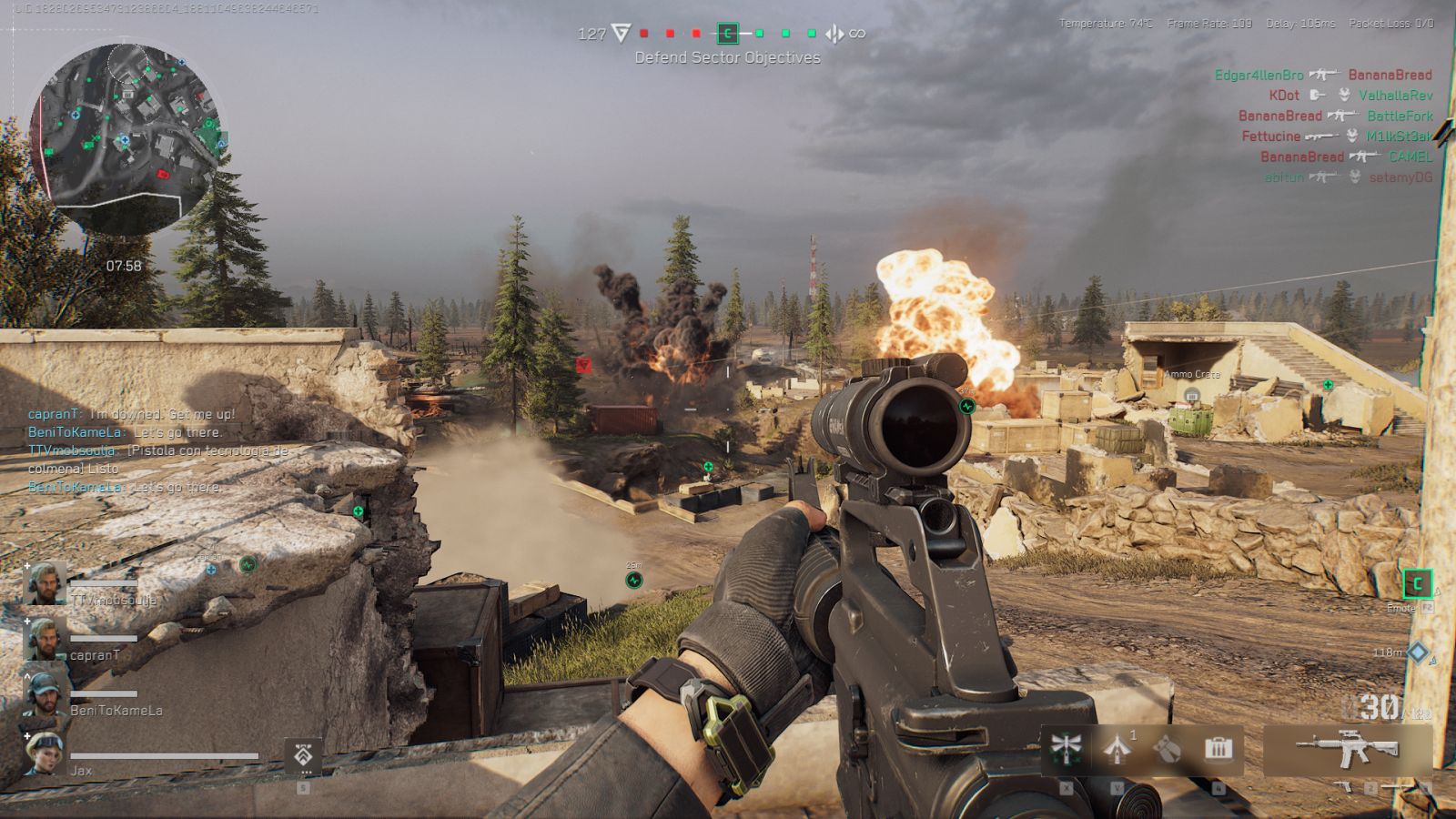The width and height of the screenshot is (1456, 819).
Task: Select squadmate TTVmobsoulja's portrait
Action: point(45,584)
